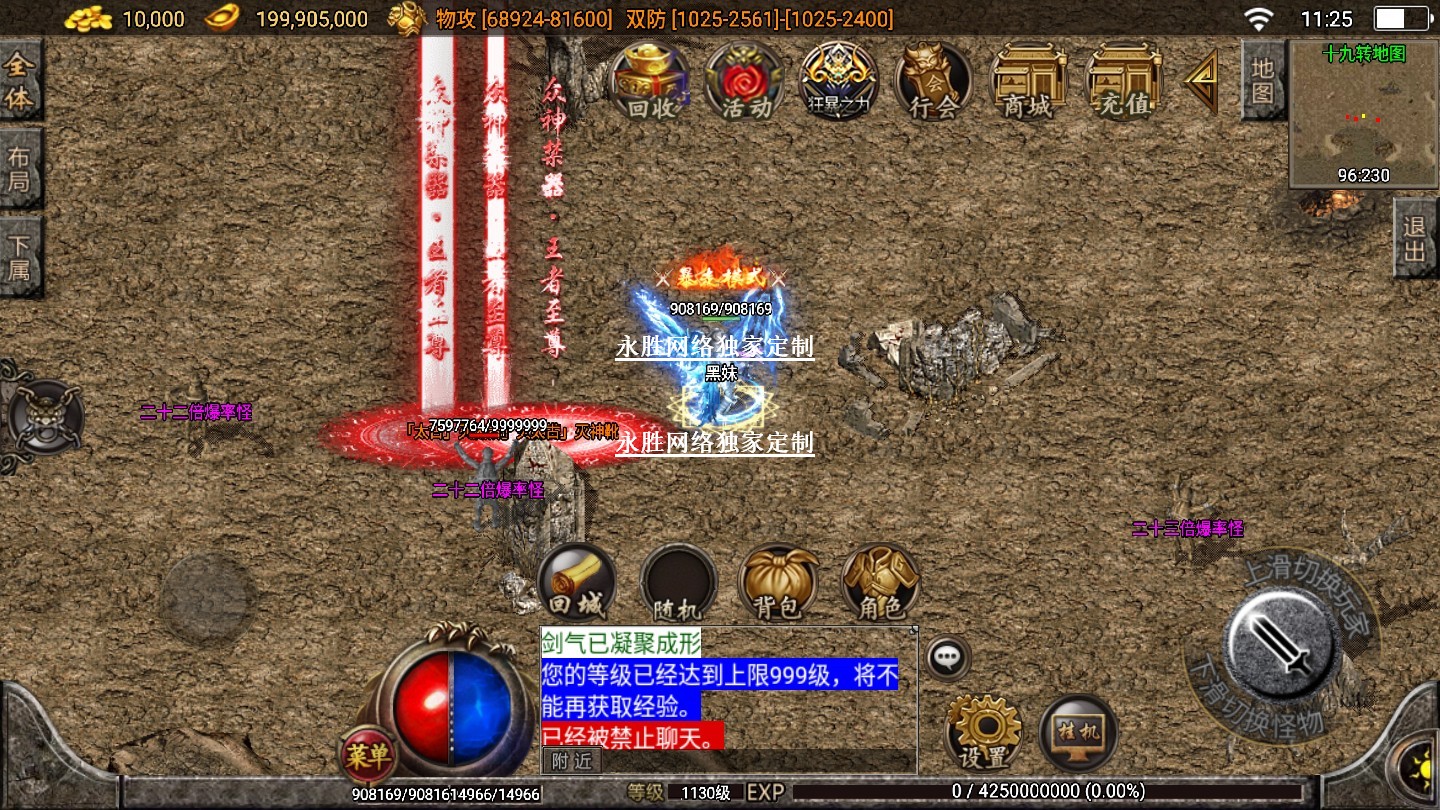Toggle the 挂机 auto-play button
The height and width of the screenshot is (810, 1440).
(1078, 732)
